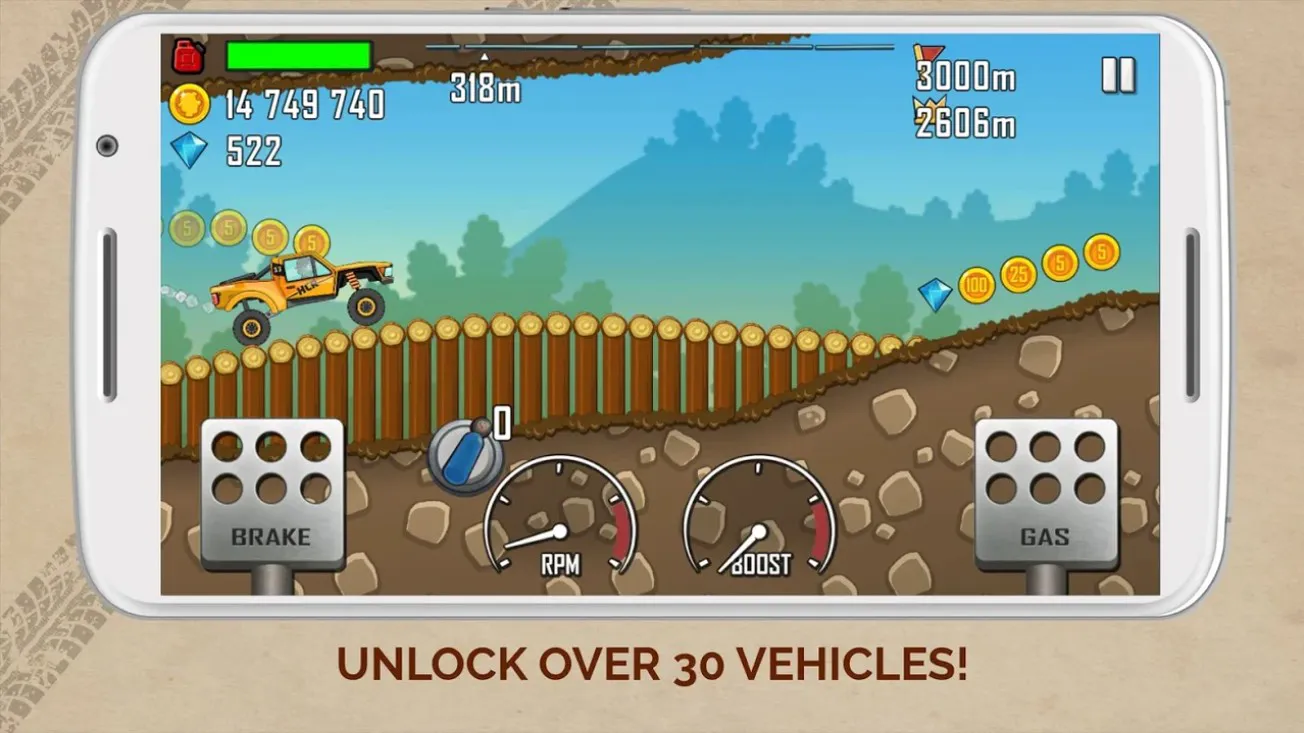Tap the RPM gauge

[x=558, y=522]
